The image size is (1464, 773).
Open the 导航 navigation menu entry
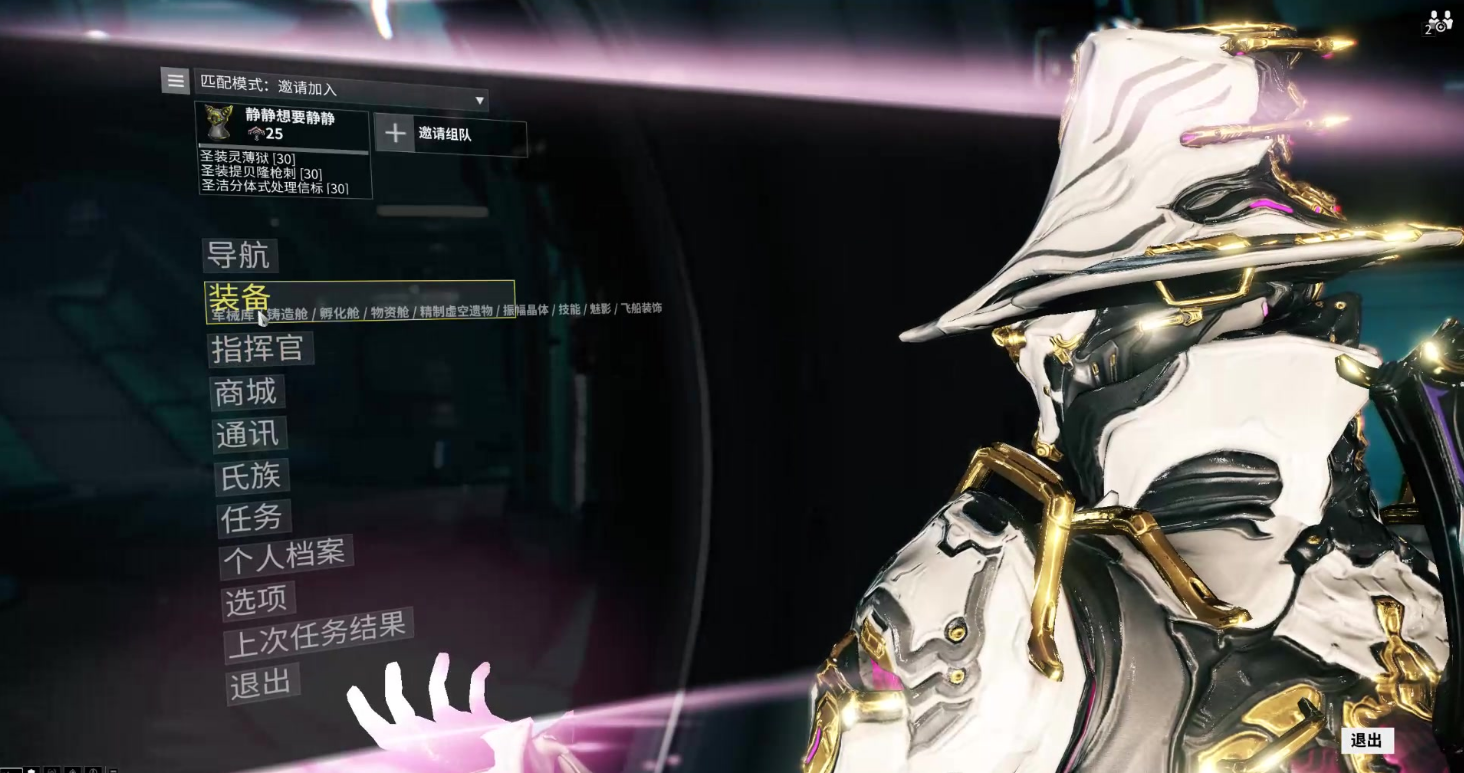pyautogui.click(x=238, y=255)
